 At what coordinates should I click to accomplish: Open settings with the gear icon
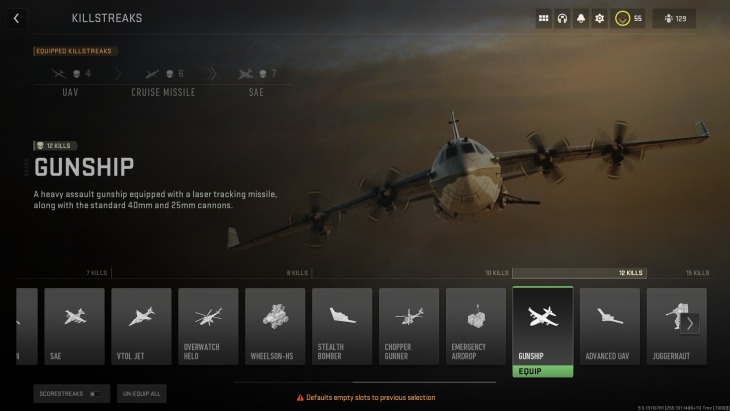click(x=599, y=18)
